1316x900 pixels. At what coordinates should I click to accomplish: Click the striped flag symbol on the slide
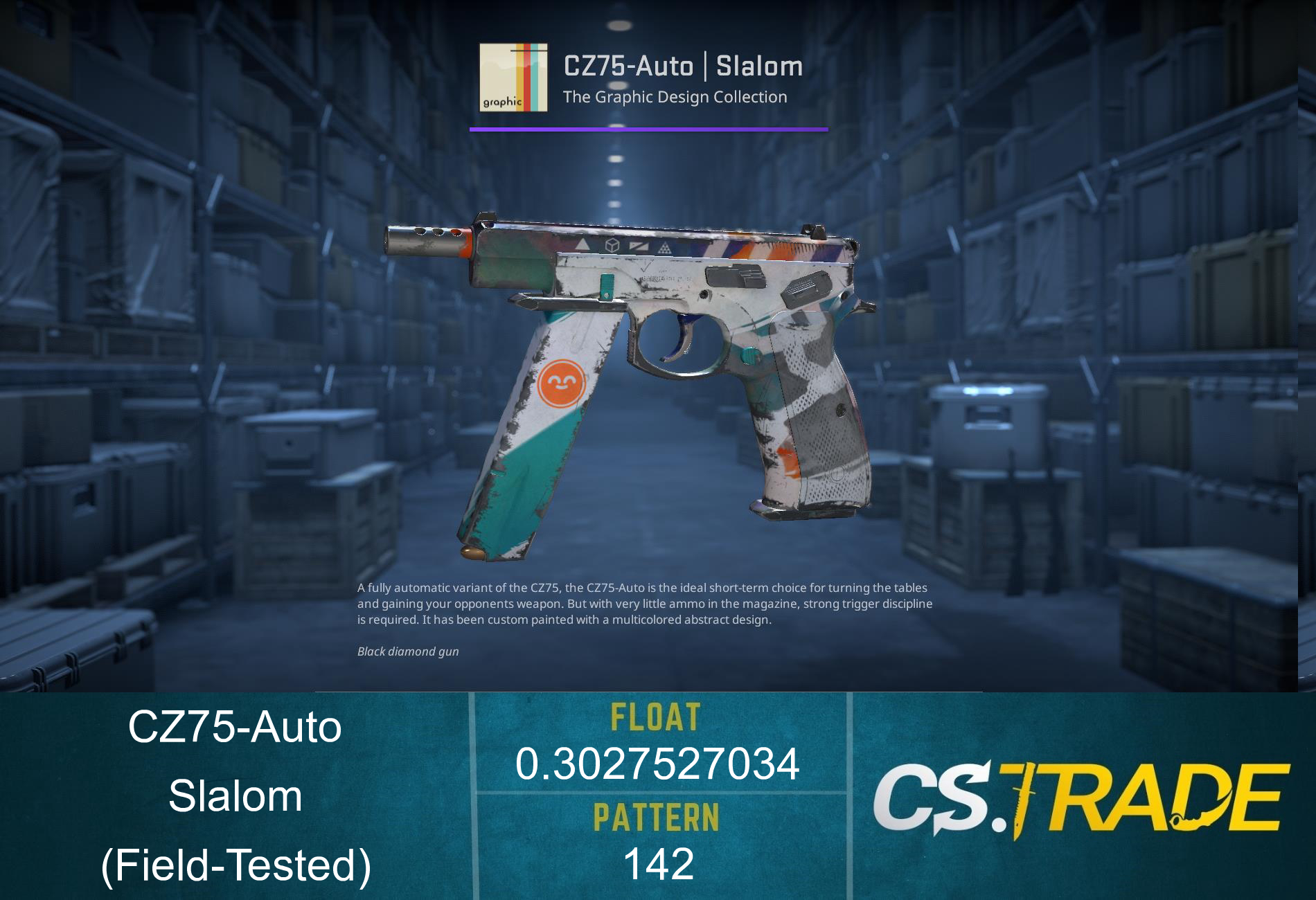(x=639, y=246)
